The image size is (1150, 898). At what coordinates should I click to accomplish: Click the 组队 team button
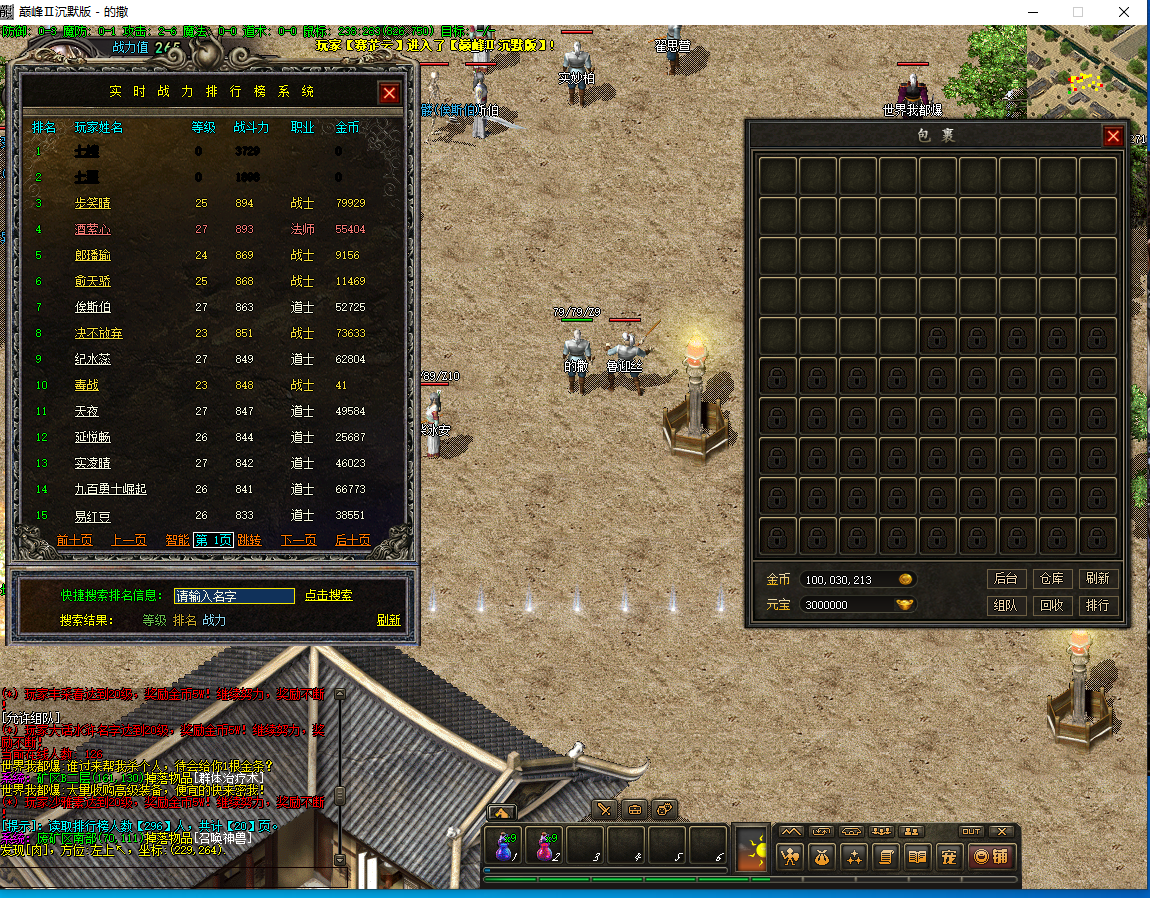coord(1005,605)
